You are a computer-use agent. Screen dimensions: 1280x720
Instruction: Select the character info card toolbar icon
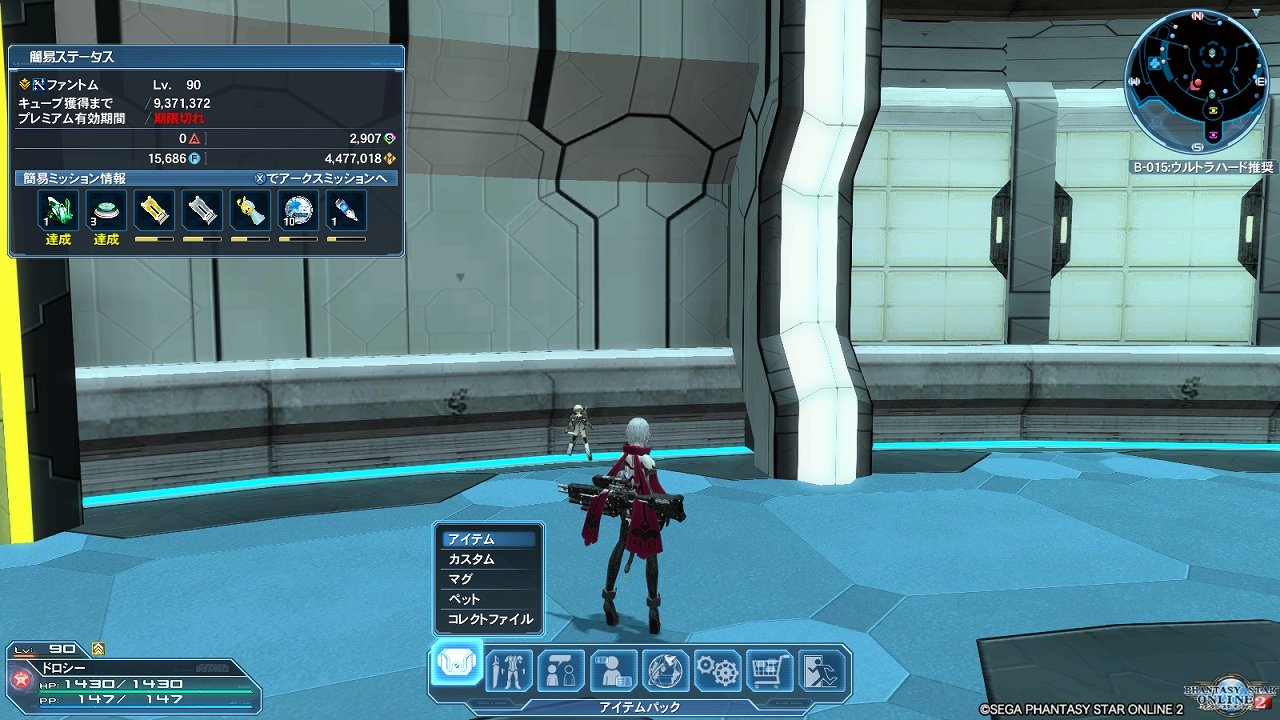pos(613,669)
